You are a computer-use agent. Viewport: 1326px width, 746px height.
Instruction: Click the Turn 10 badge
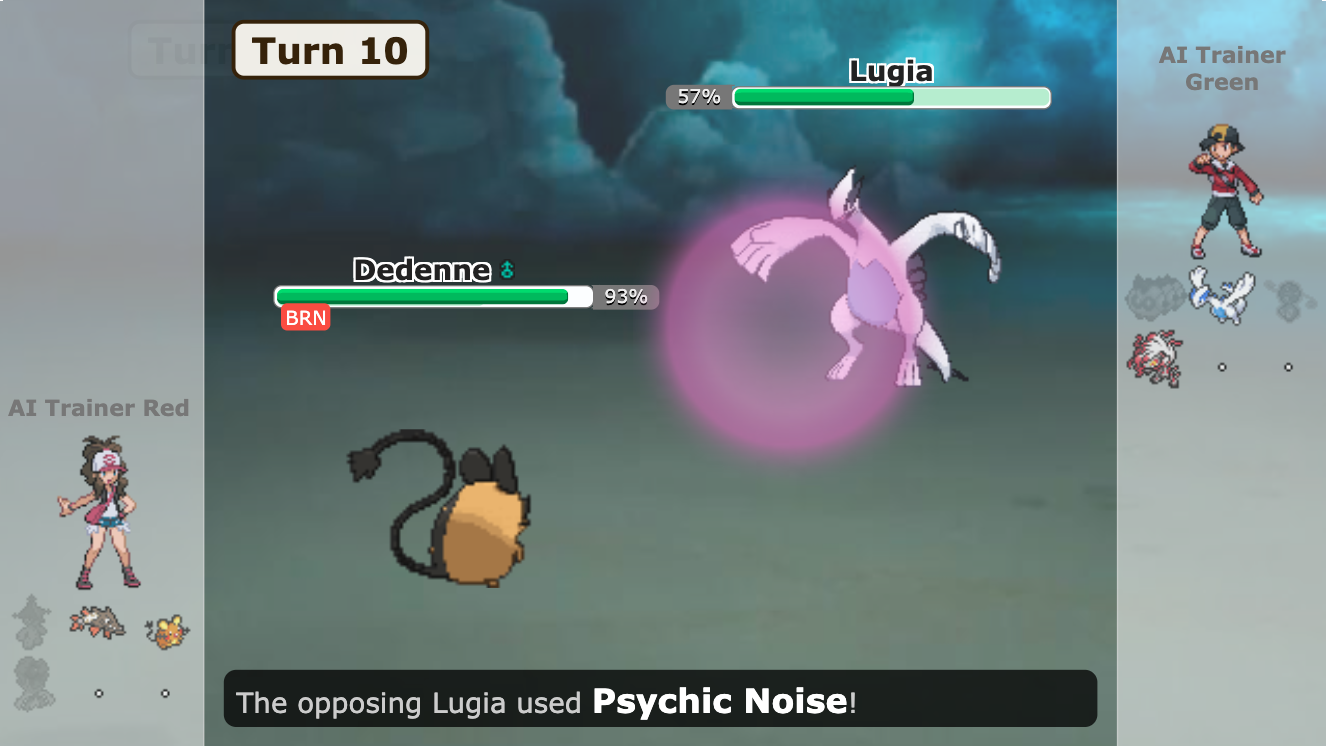coord(329,50)
